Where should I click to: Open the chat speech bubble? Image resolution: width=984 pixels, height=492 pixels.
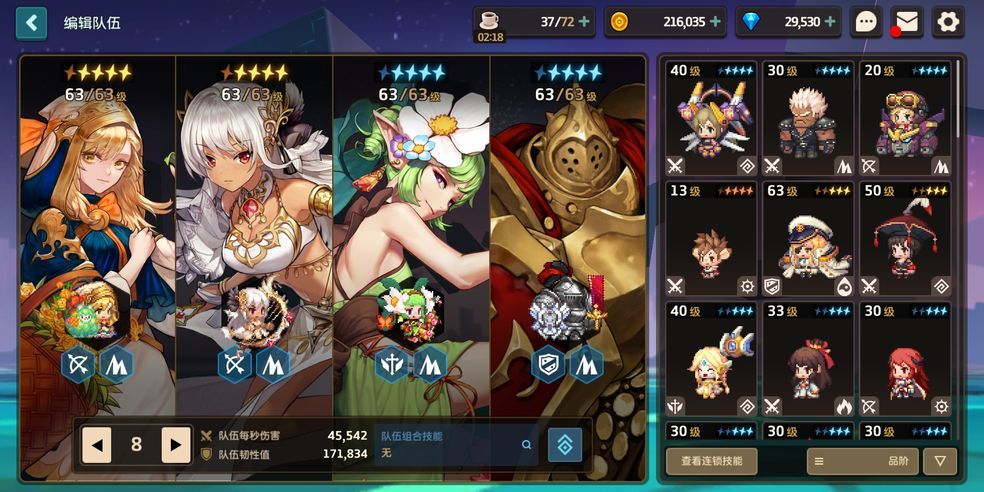click(866, 22)
